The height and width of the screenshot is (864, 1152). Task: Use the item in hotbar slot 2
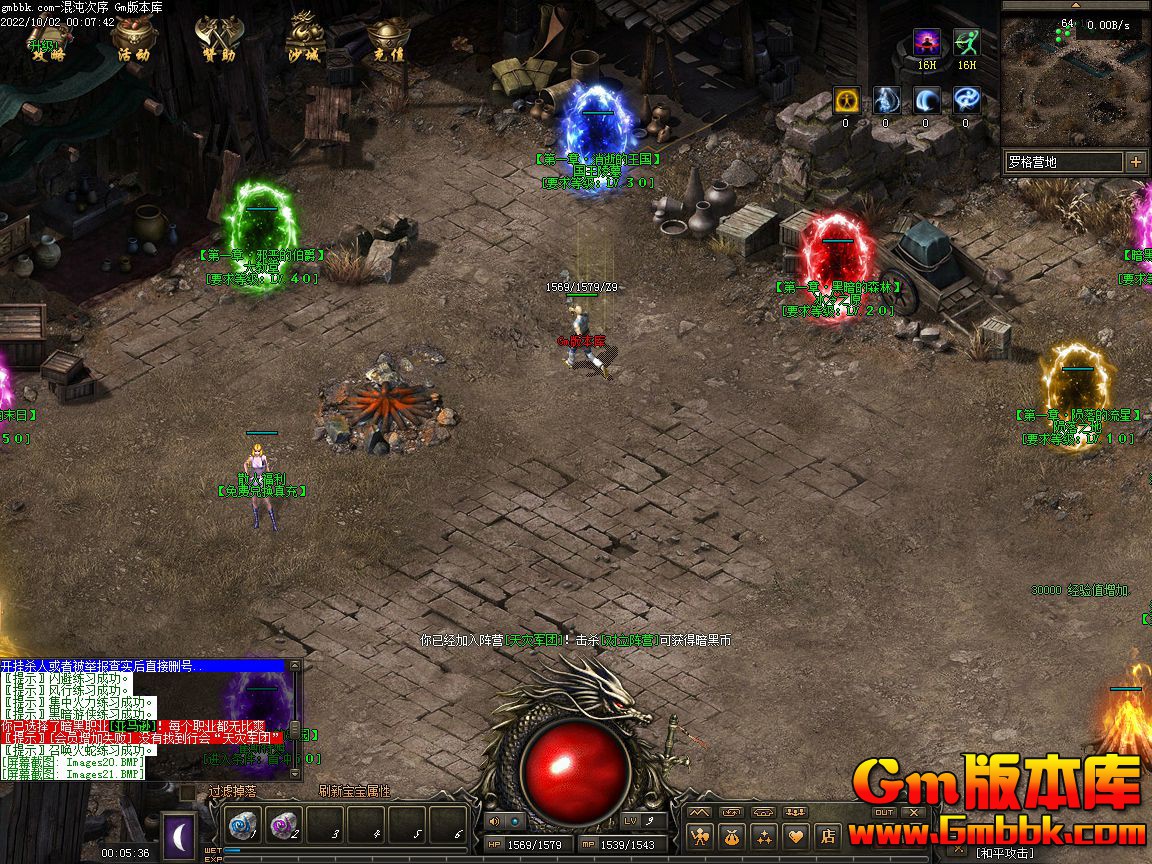pyautogui.click(x=284, y=826)
